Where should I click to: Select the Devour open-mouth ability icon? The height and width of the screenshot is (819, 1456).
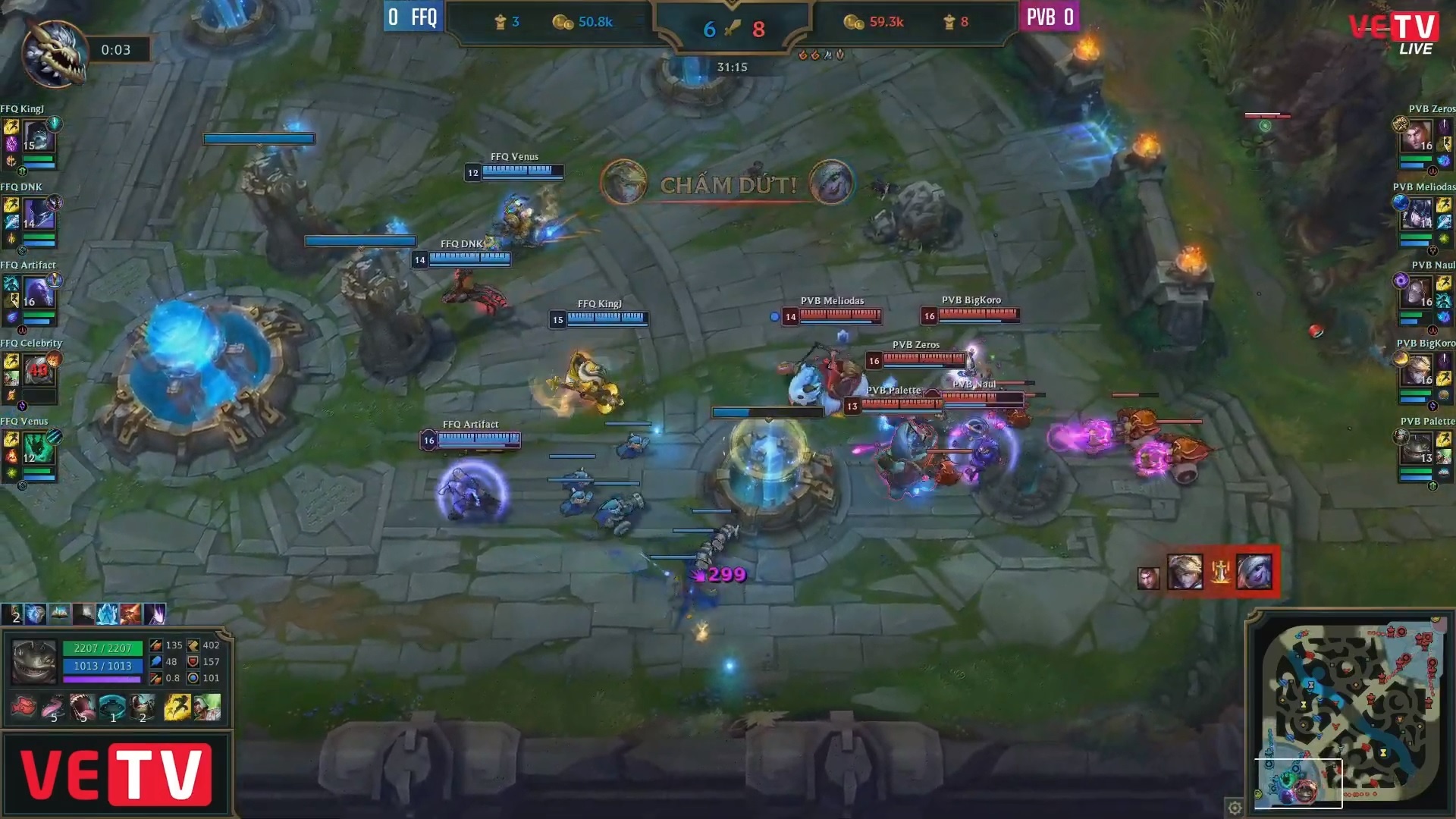click(83, 708)
